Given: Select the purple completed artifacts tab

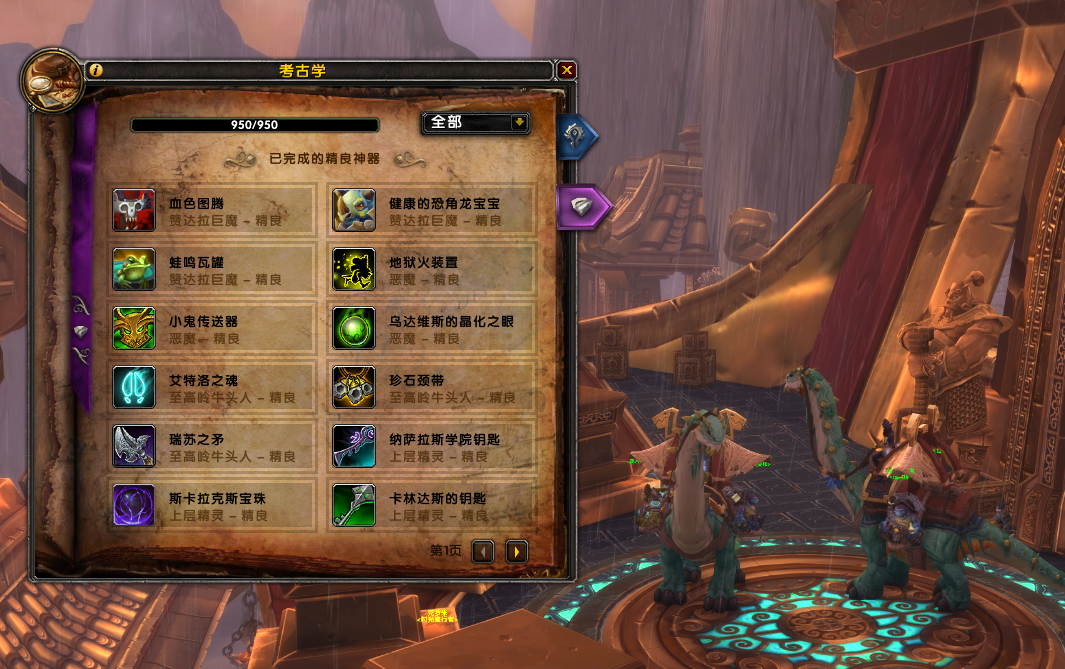Looking at the screenshot, I should (581, 205).
